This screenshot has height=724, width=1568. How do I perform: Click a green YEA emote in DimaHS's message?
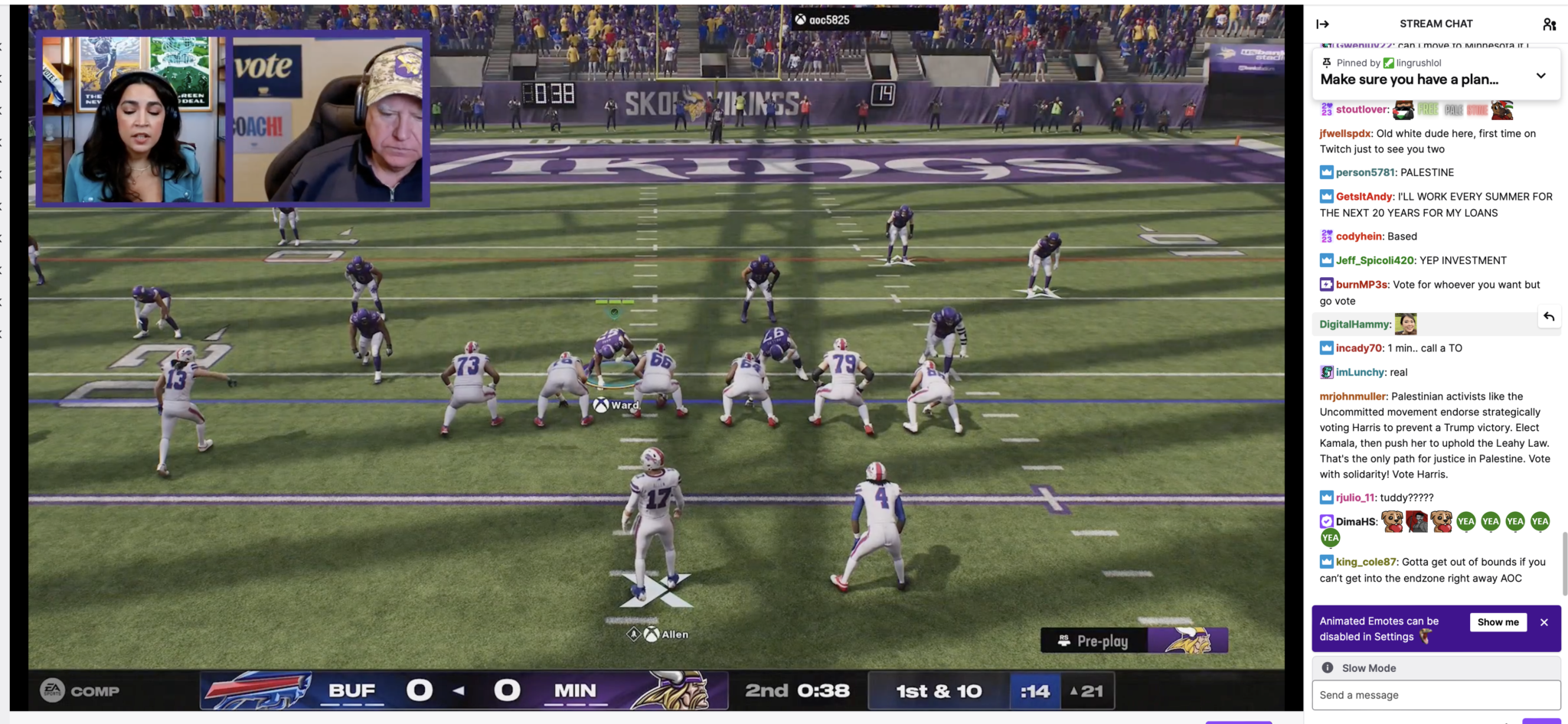[x=1465, y=521]
